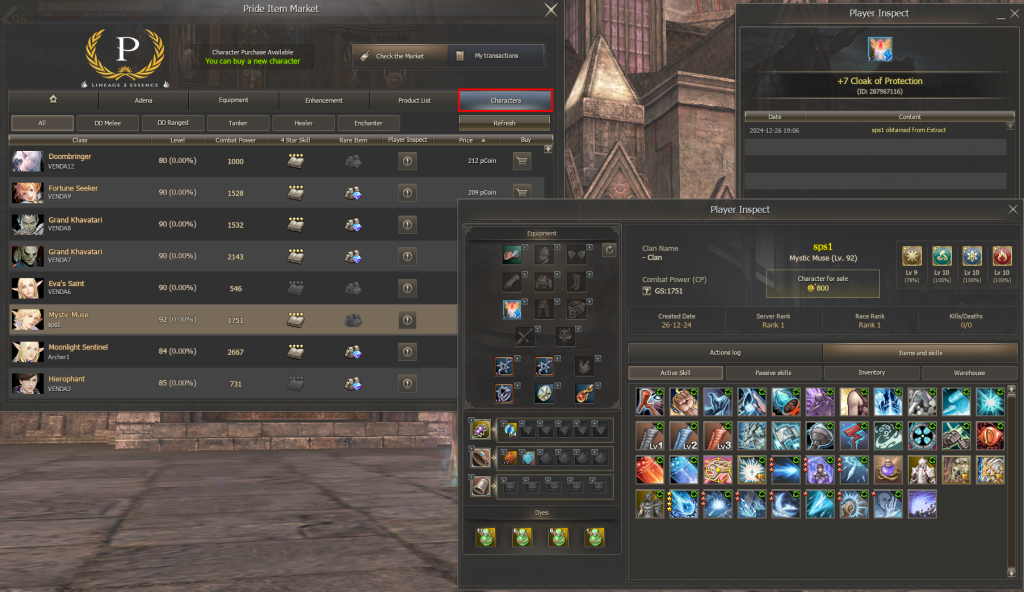The height and width of the screenshot is (592, 1024).
Task: View the Inventory tab
Action: (x=871, y=373)
